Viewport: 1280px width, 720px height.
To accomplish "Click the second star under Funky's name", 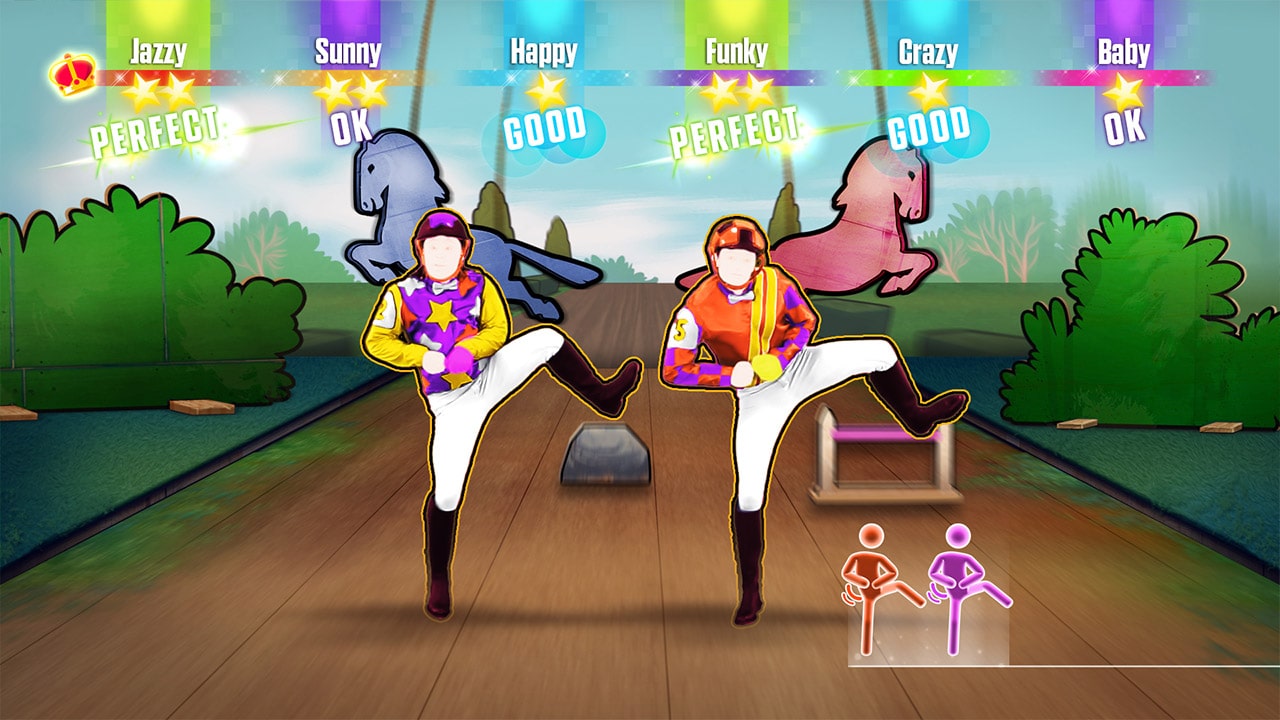I will [x=759, y=92].
